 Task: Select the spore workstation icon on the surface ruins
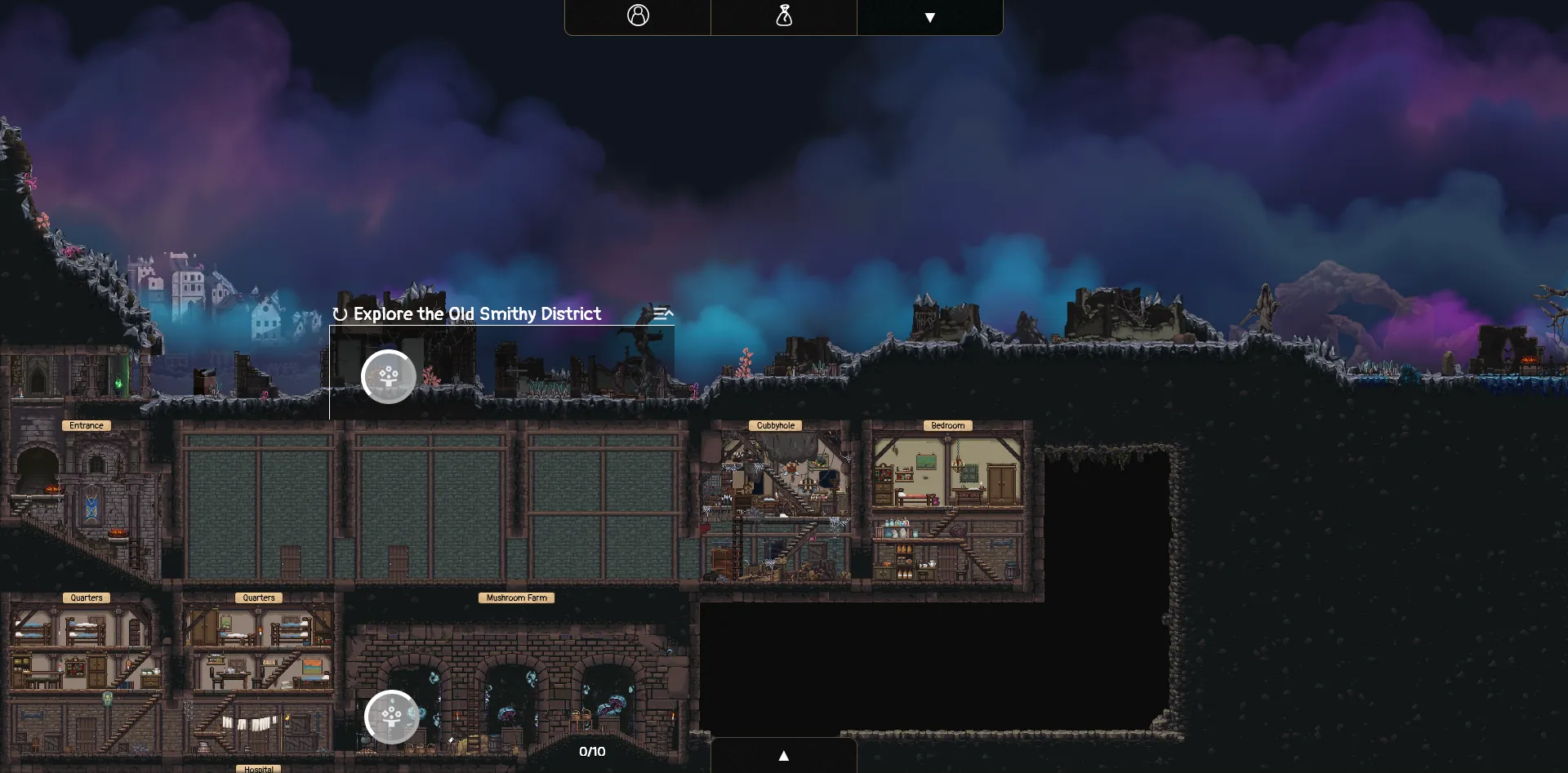point(389,376)
